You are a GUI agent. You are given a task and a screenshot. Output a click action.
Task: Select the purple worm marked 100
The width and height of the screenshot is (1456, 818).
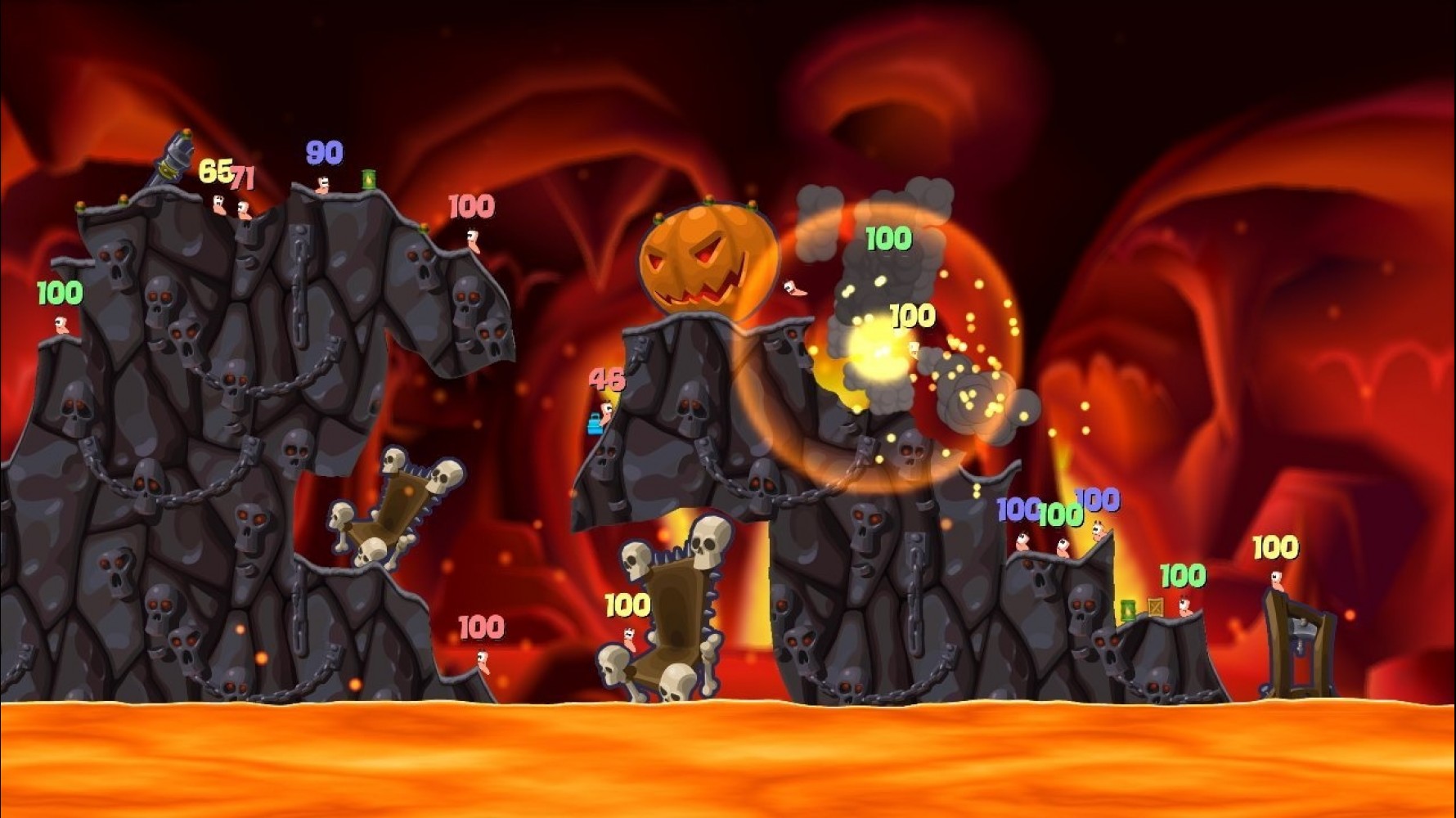(1022, 544)
